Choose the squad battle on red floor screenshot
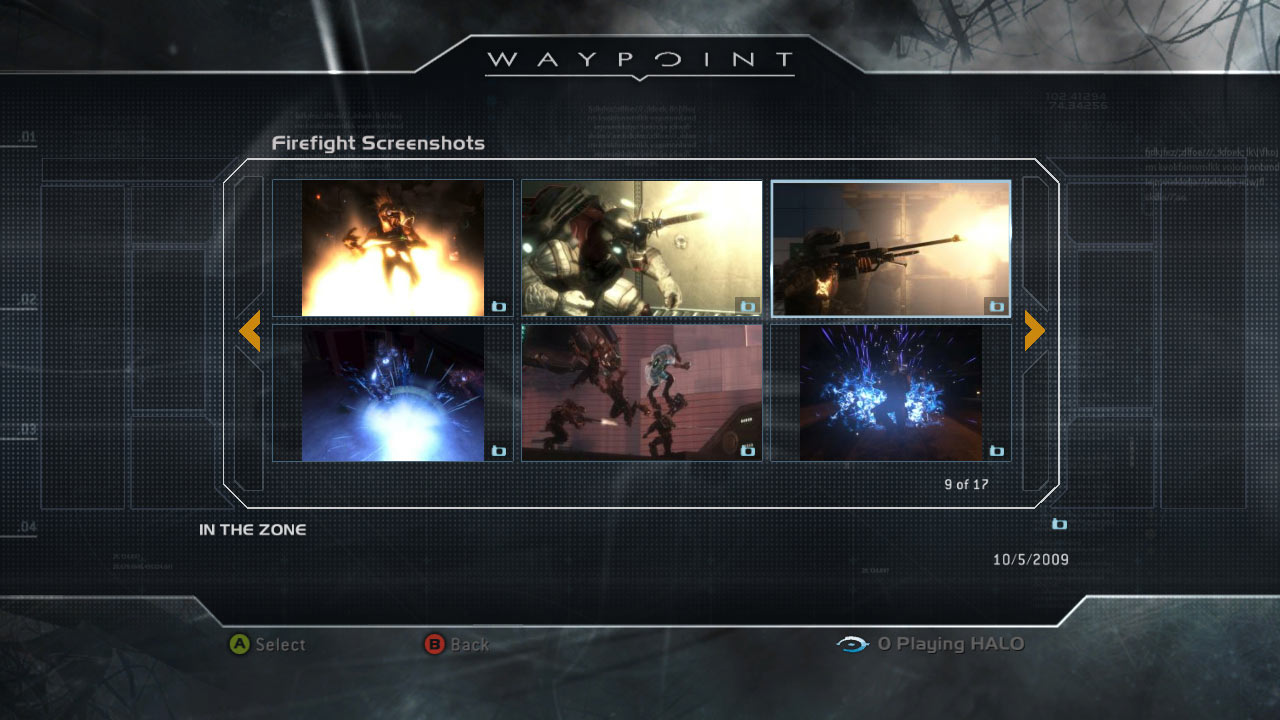This screenshot has height=720, width=1280. click(x=642, y=392)
